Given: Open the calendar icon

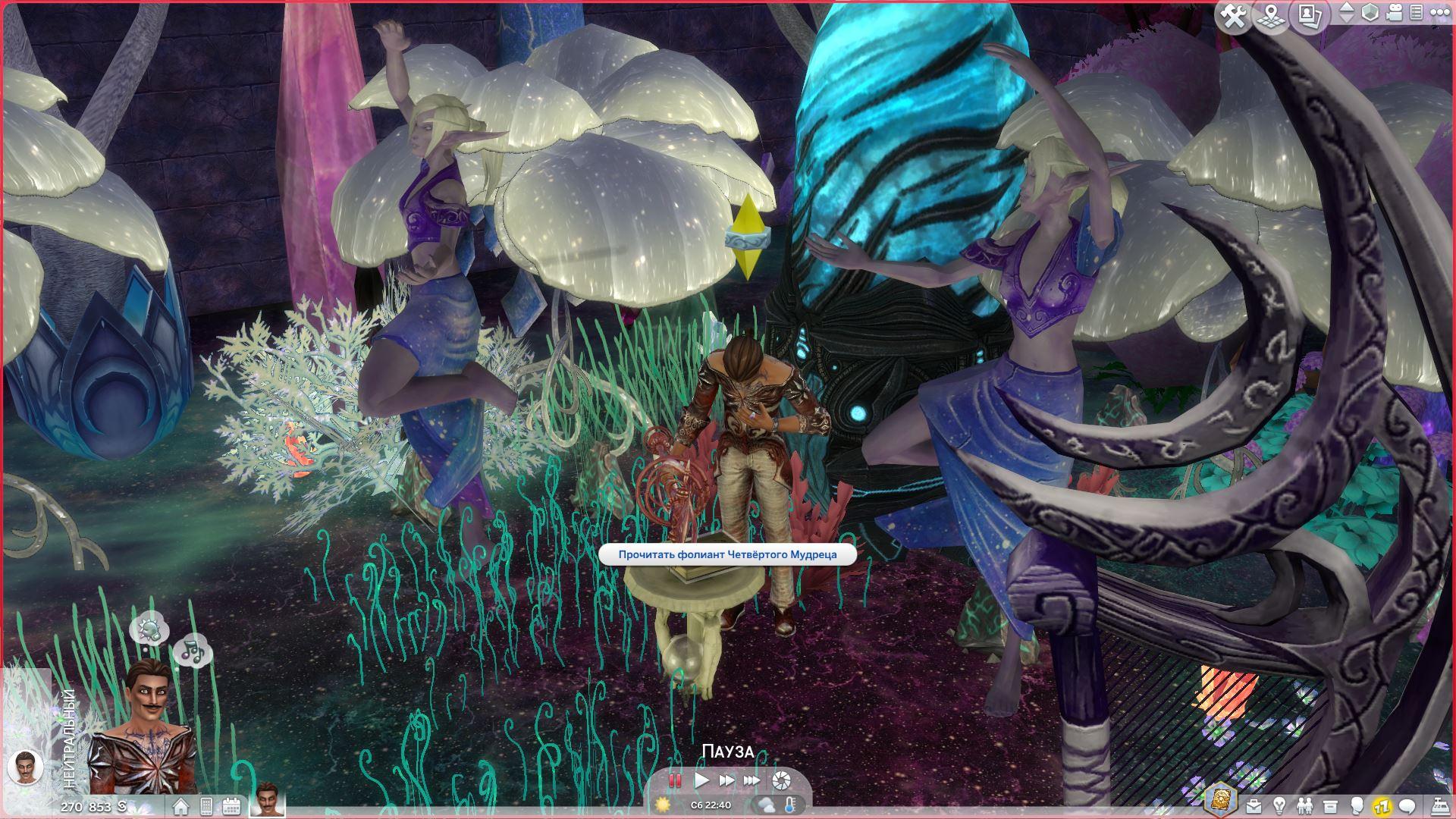Looking at the screenshot, I should (231, 806).
